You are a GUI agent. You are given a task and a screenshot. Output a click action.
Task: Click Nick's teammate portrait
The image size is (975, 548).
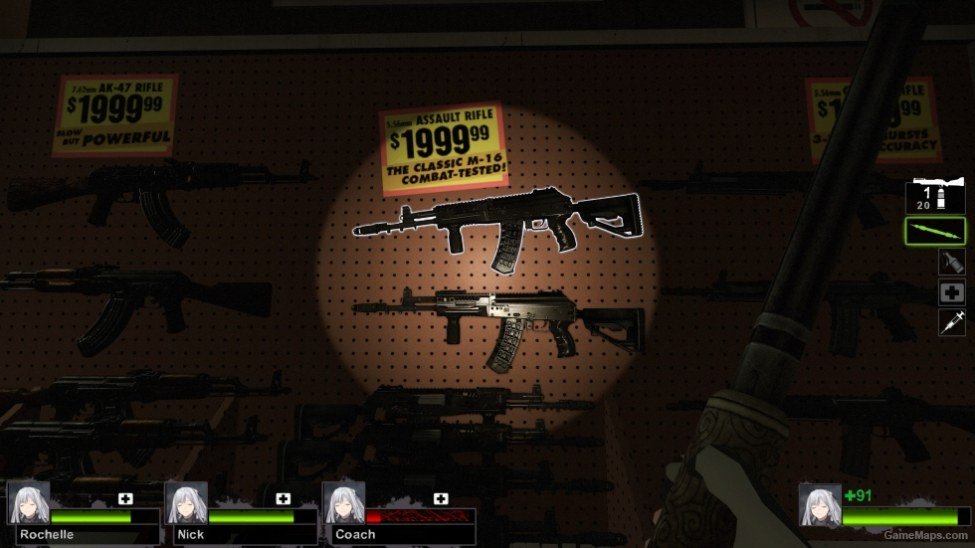click(186, 504)
